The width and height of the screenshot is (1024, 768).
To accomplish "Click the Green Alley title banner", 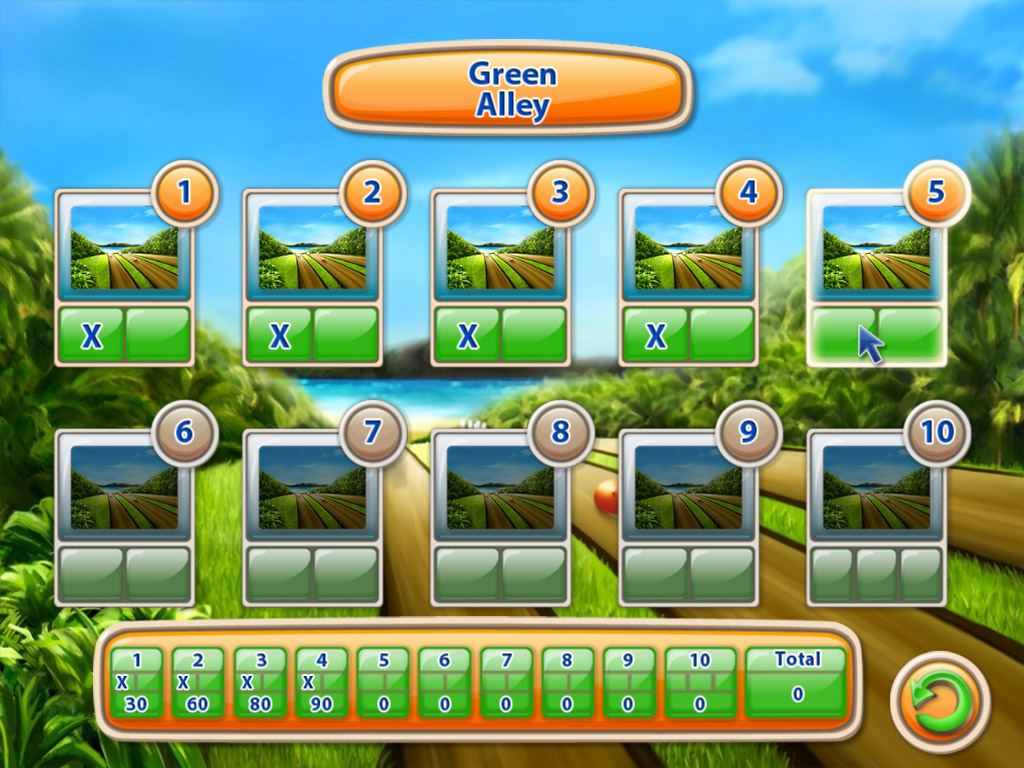I will click(507, 89).
